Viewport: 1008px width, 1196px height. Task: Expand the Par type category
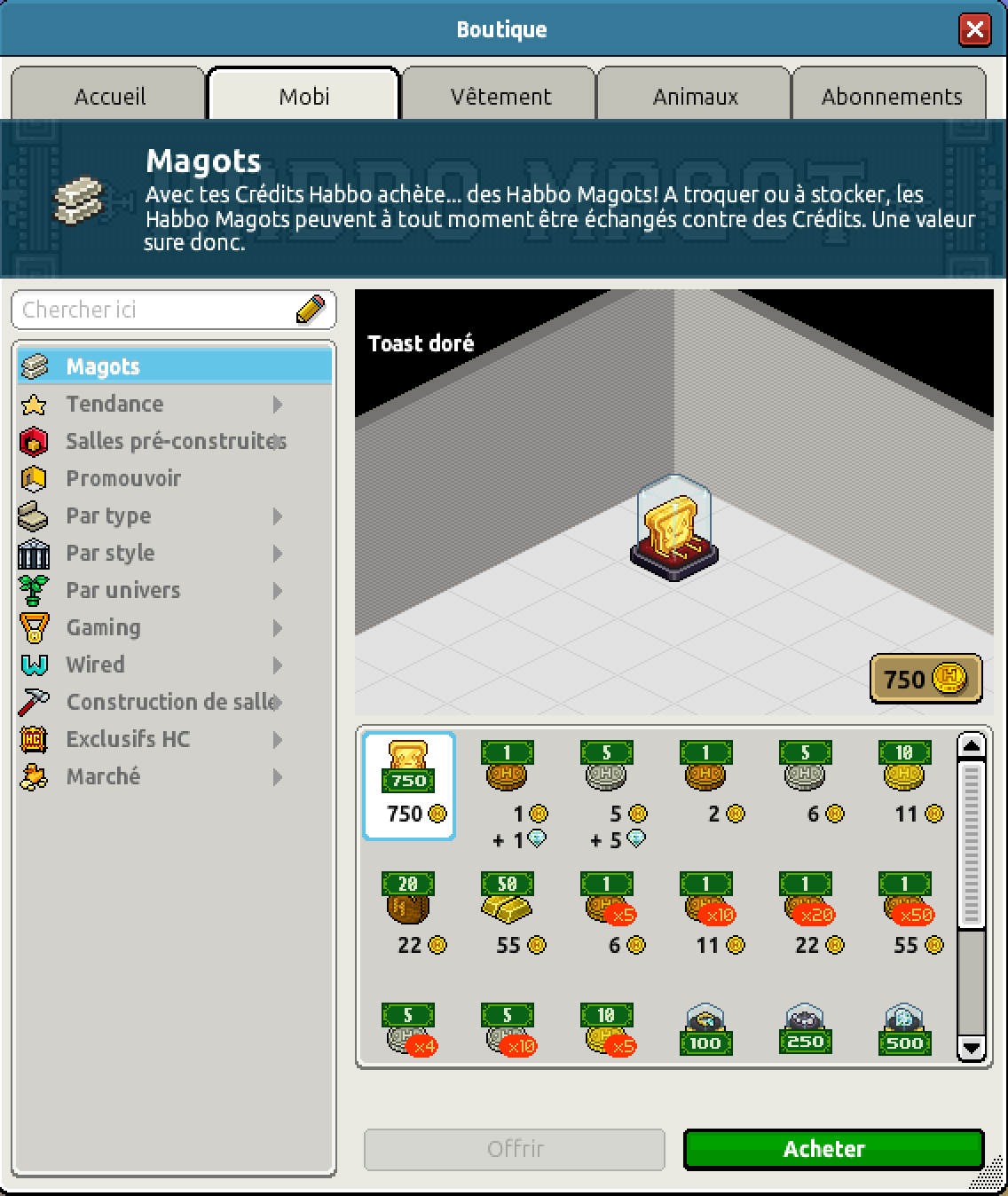tap(108, 515)
